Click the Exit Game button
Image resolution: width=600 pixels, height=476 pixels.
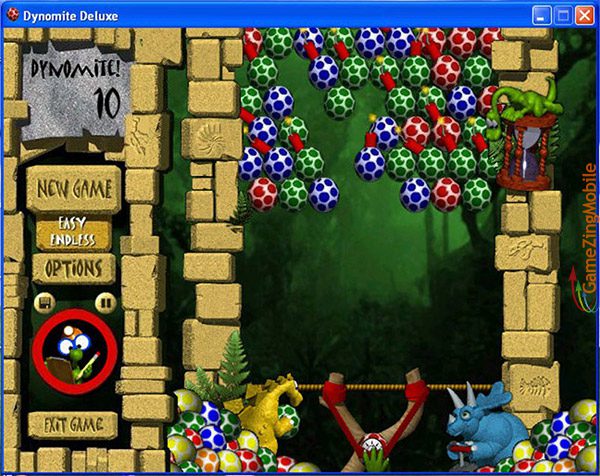(x=72, y=425)
